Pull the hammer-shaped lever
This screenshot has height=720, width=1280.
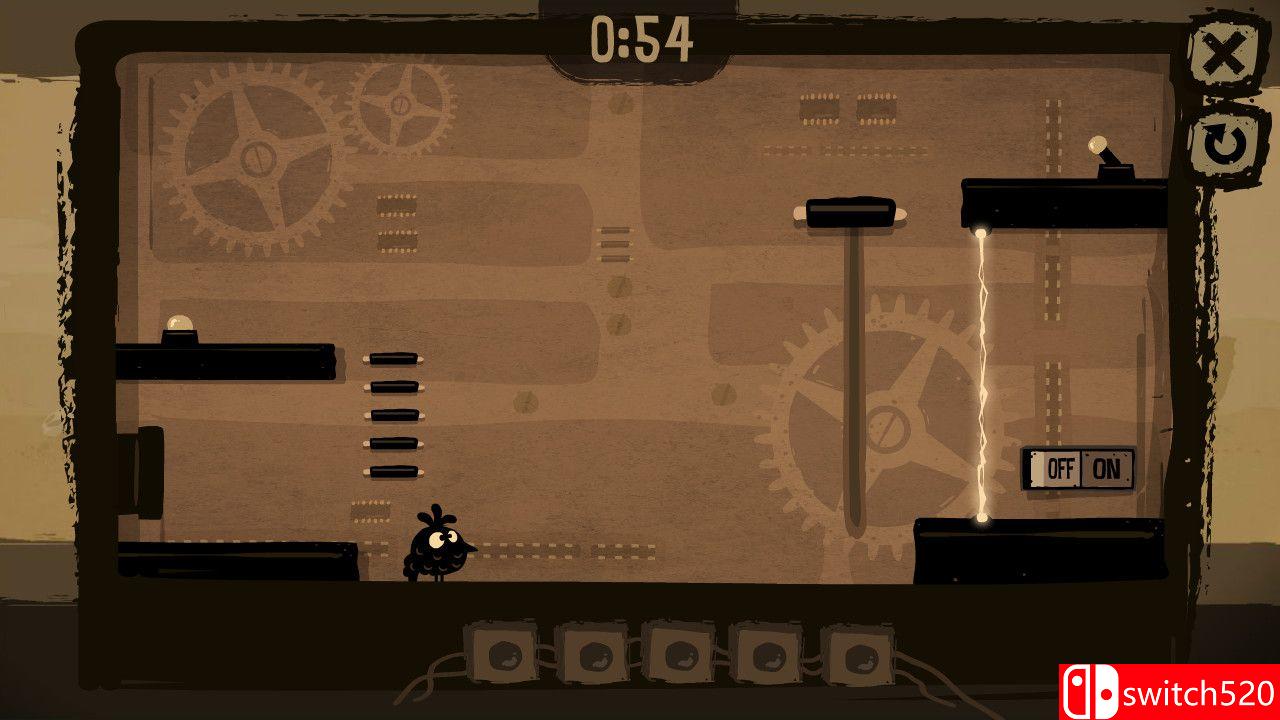[x=850, y=213]
